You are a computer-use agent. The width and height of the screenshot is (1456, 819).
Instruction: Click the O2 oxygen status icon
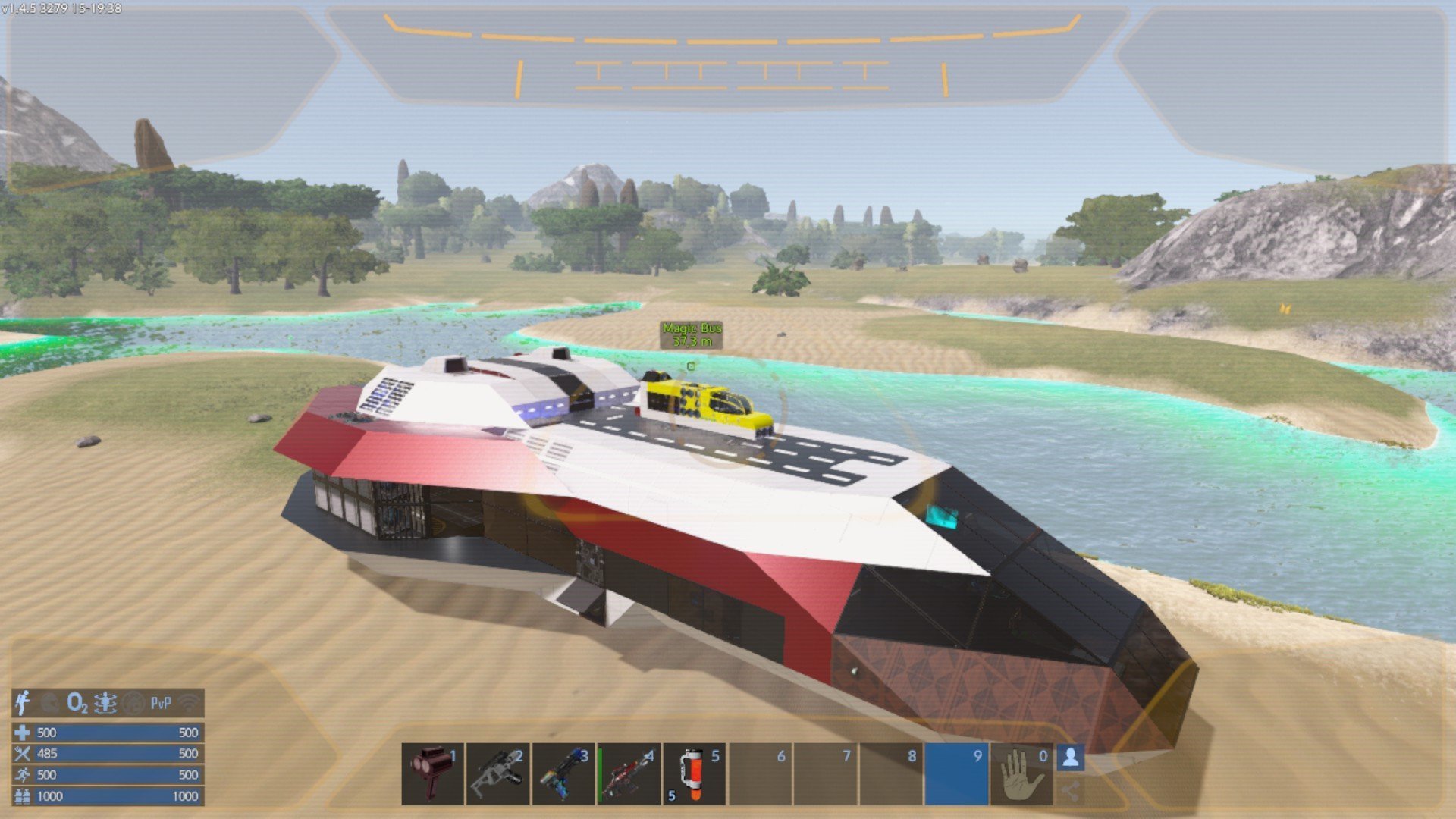tap(77, 703)
